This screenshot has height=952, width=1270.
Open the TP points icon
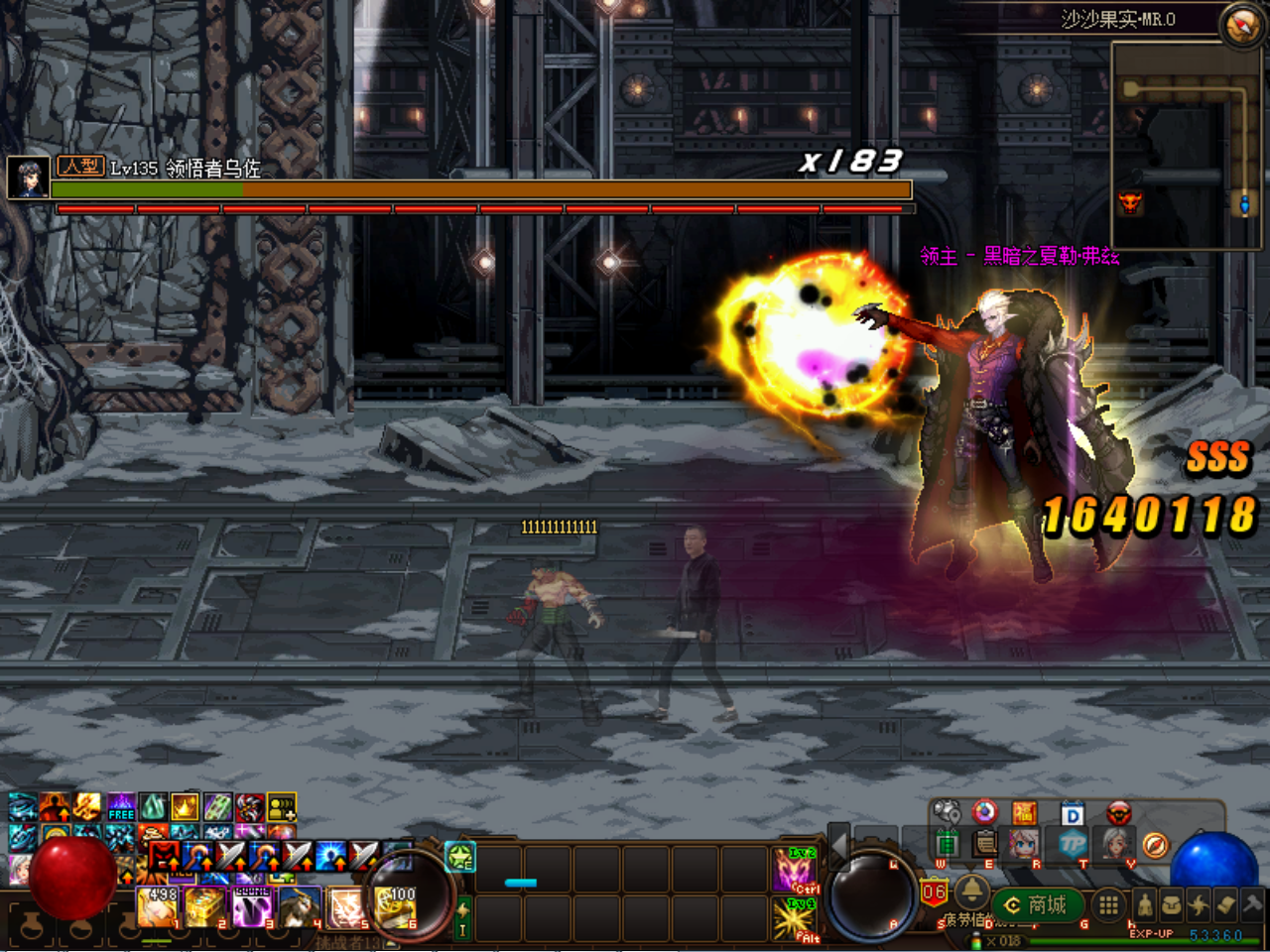pyautogui.click(x=1074, y=844)
